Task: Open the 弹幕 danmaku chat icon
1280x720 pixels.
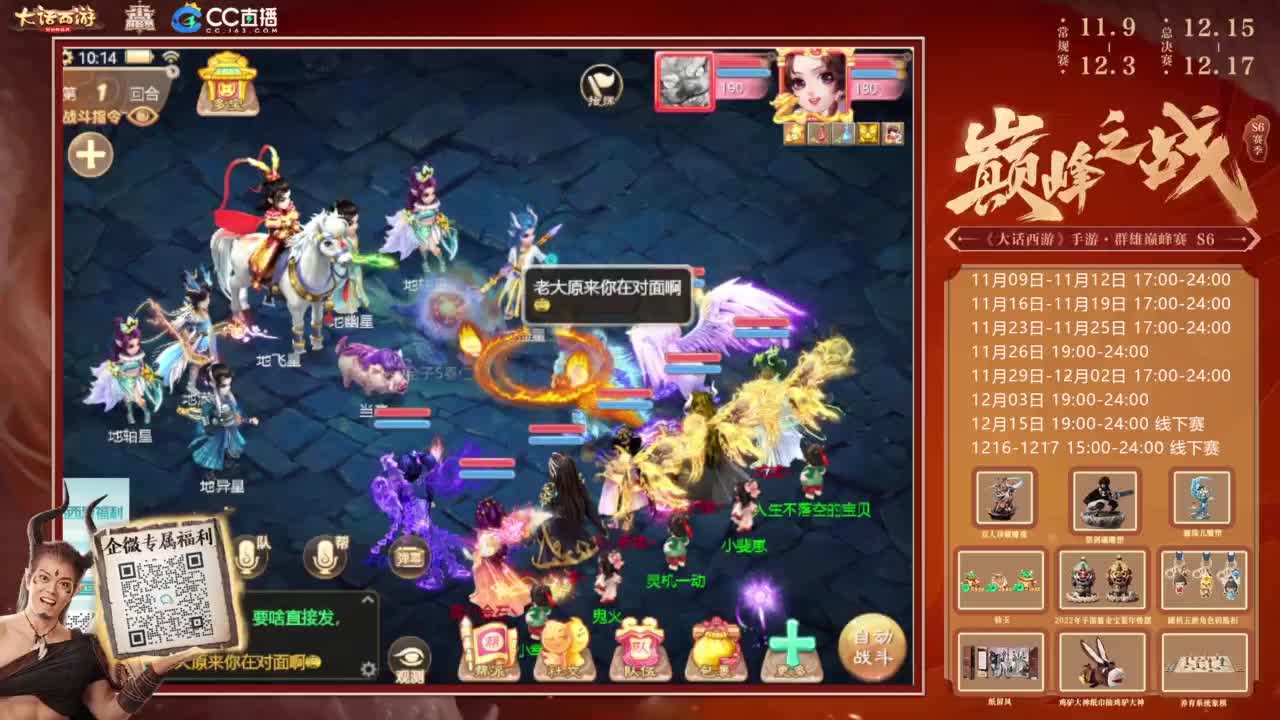Action: [x=410, y=558]
